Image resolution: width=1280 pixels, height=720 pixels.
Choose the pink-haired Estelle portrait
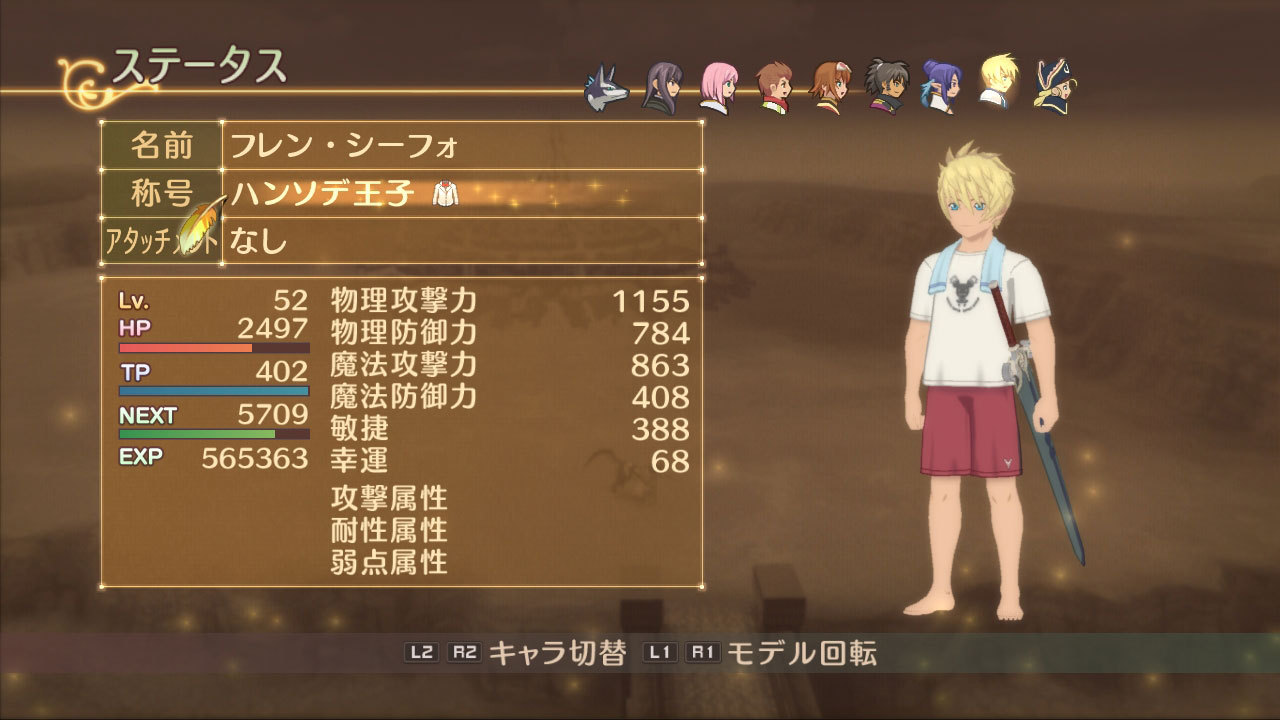coord(717,88)
